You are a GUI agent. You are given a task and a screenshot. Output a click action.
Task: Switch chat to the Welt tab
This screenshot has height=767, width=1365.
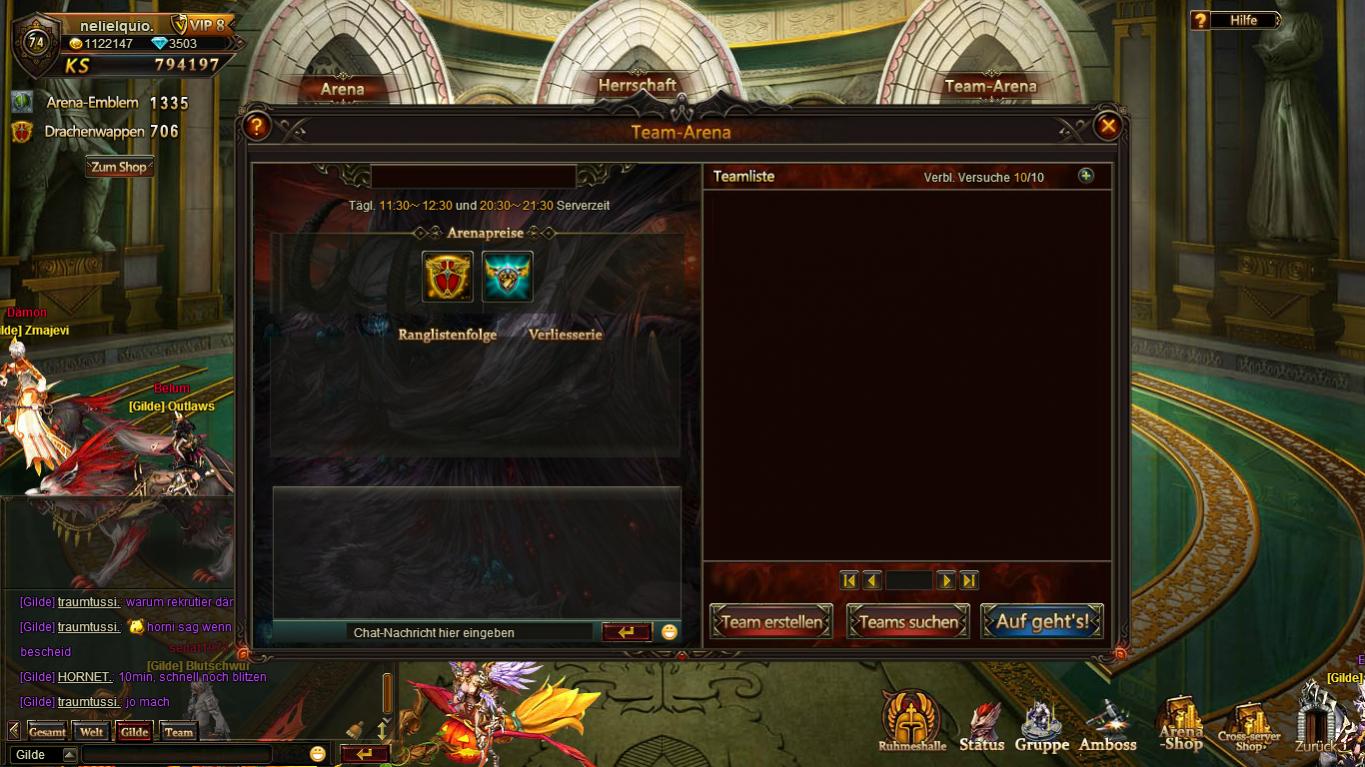[92, 732]
